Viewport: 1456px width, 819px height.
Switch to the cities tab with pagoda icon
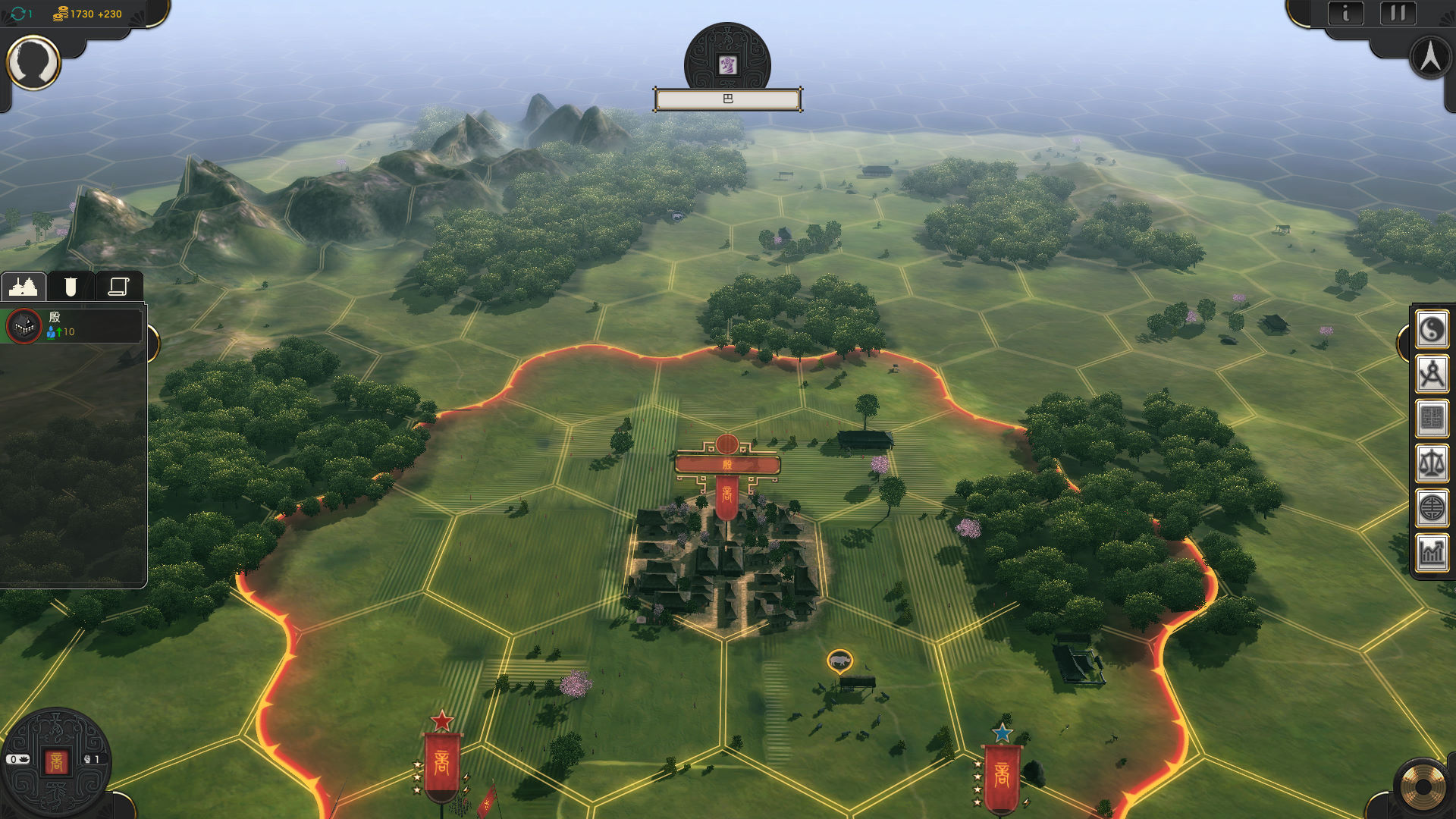pos(24,287)
